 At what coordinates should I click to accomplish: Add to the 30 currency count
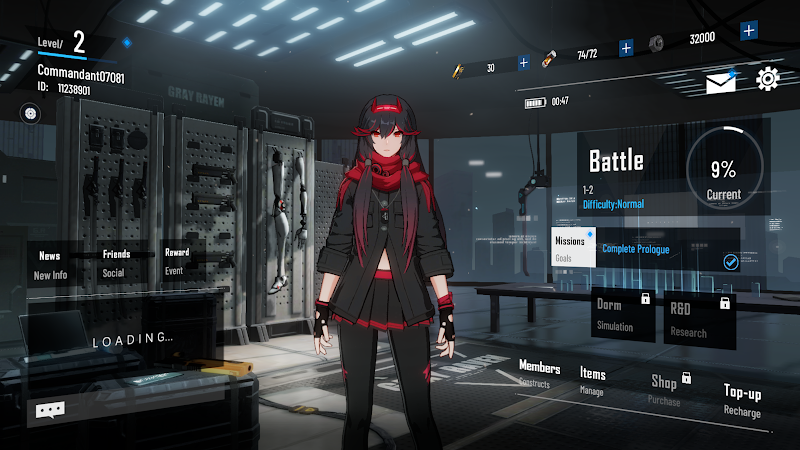click(x=523, y=63)
